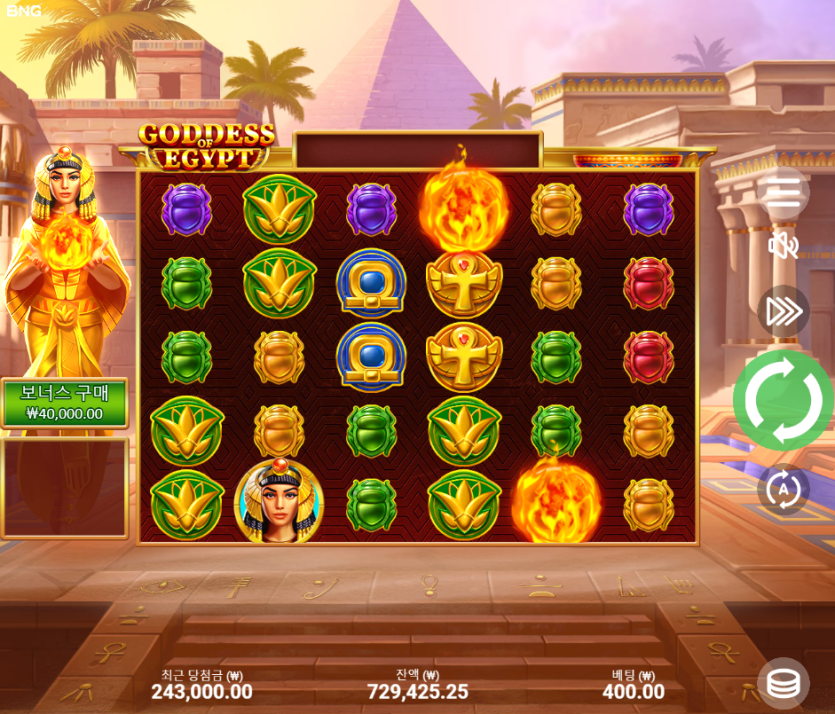Toggle the sound mute speaker icon
This screenshot has width=835, height=714.
783,245
